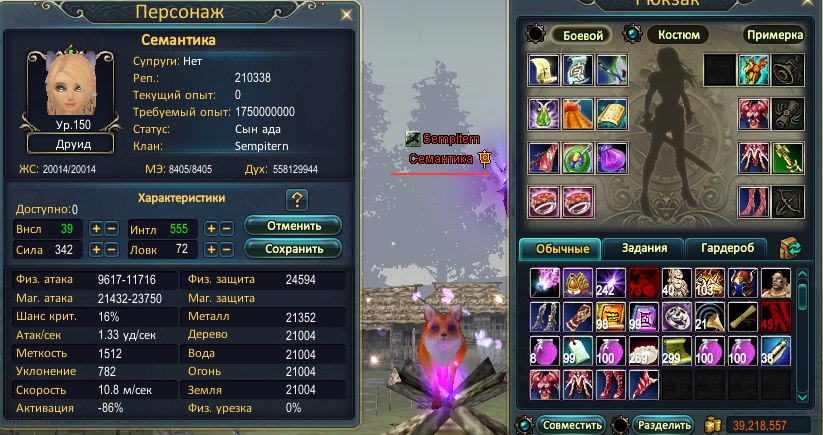The image size is (823, 435).
Task: Click the golden scepter weapon slot
Action: click(x=788, y=158)
